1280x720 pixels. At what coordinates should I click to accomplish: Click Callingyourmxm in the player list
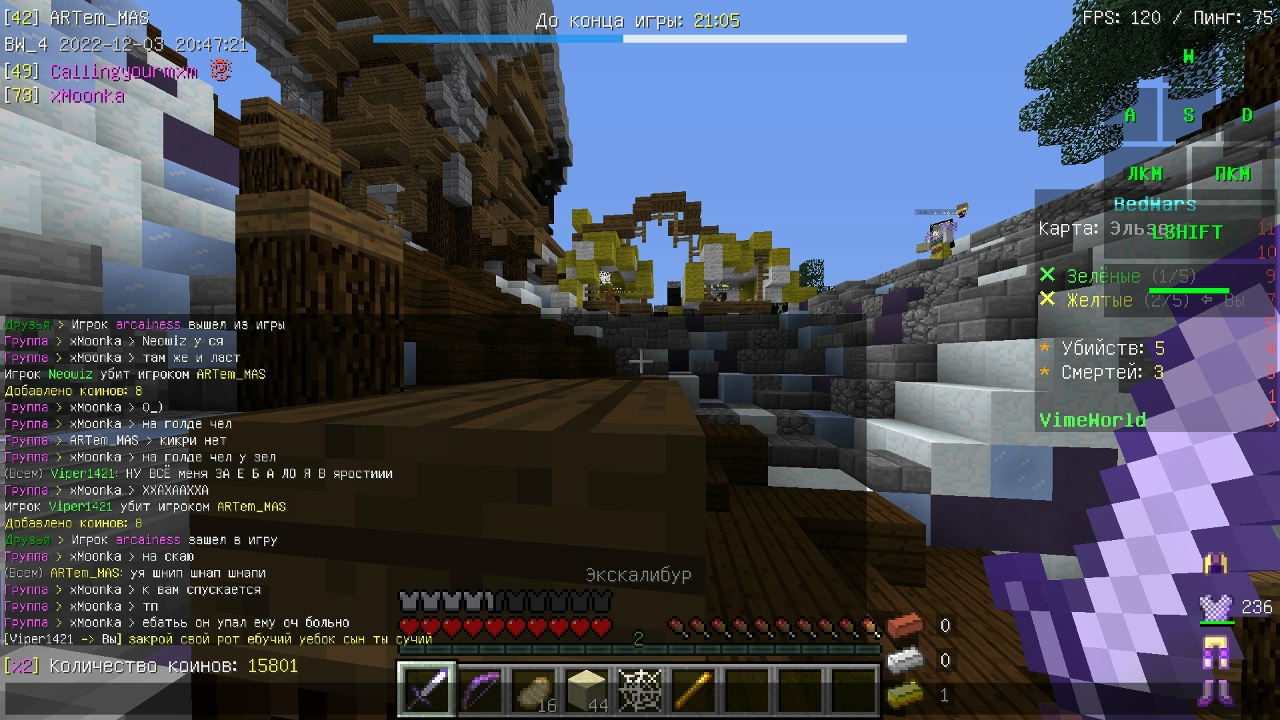pos(123,72)
